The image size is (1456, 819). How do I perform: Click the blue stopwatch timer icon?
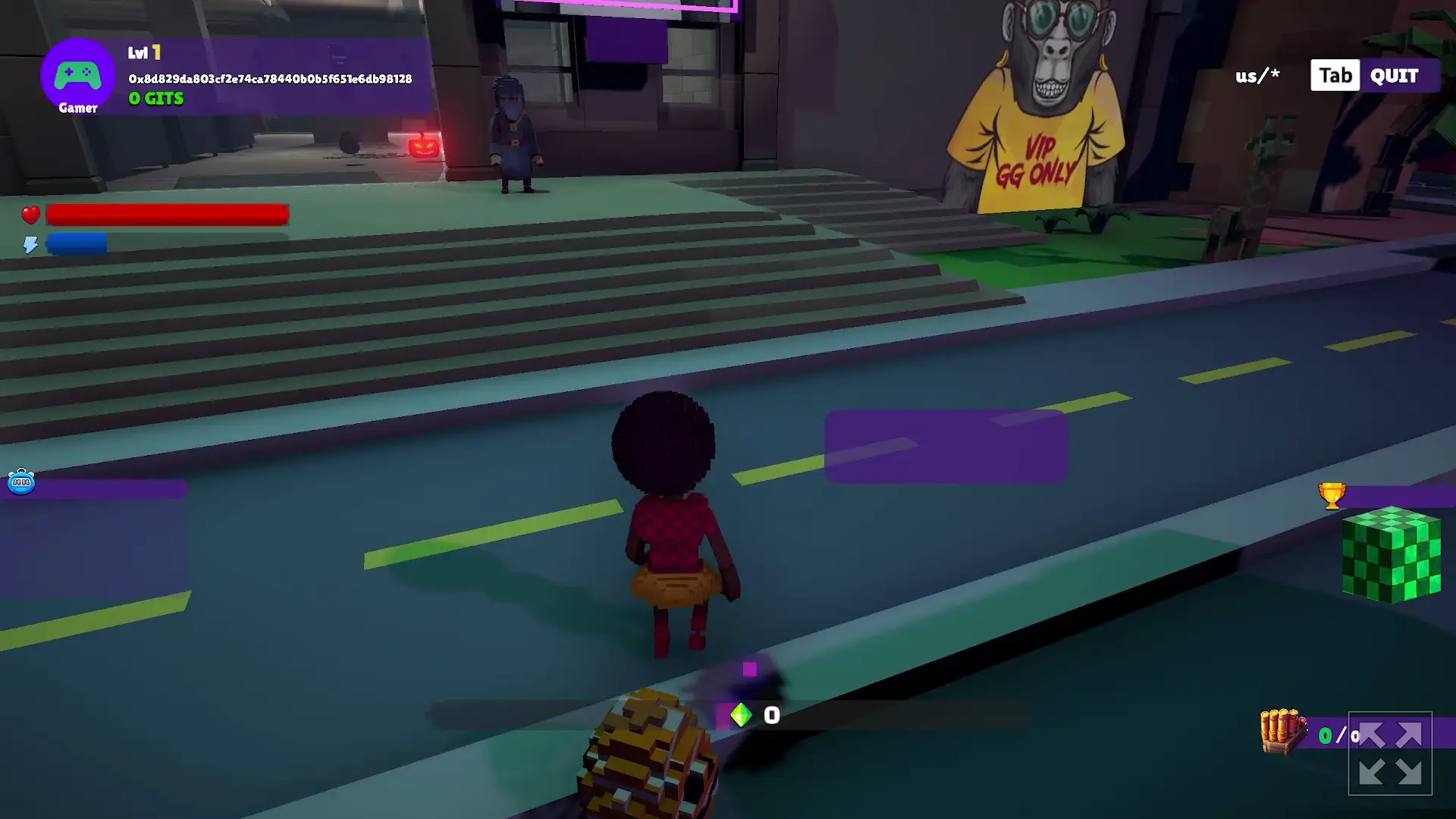point(22,483)
